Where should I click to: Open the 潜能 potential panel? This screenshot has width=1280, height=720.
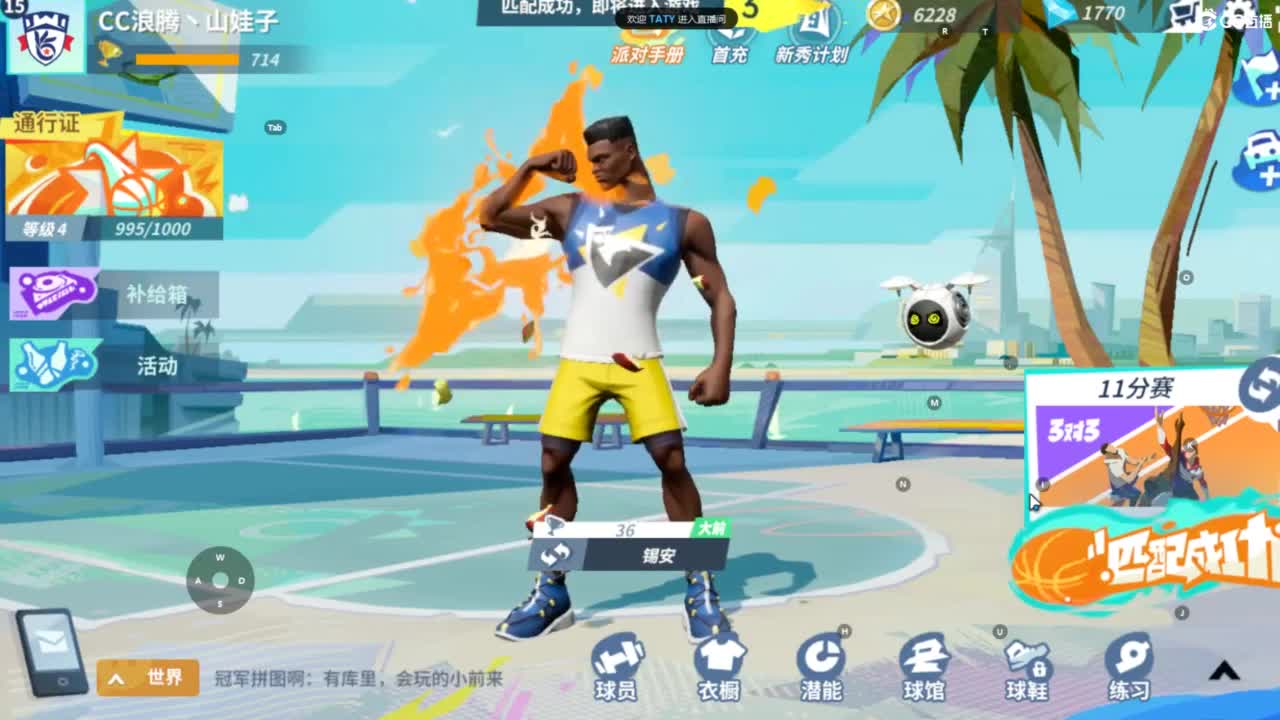pyautogui.click(x=822, y=670)
